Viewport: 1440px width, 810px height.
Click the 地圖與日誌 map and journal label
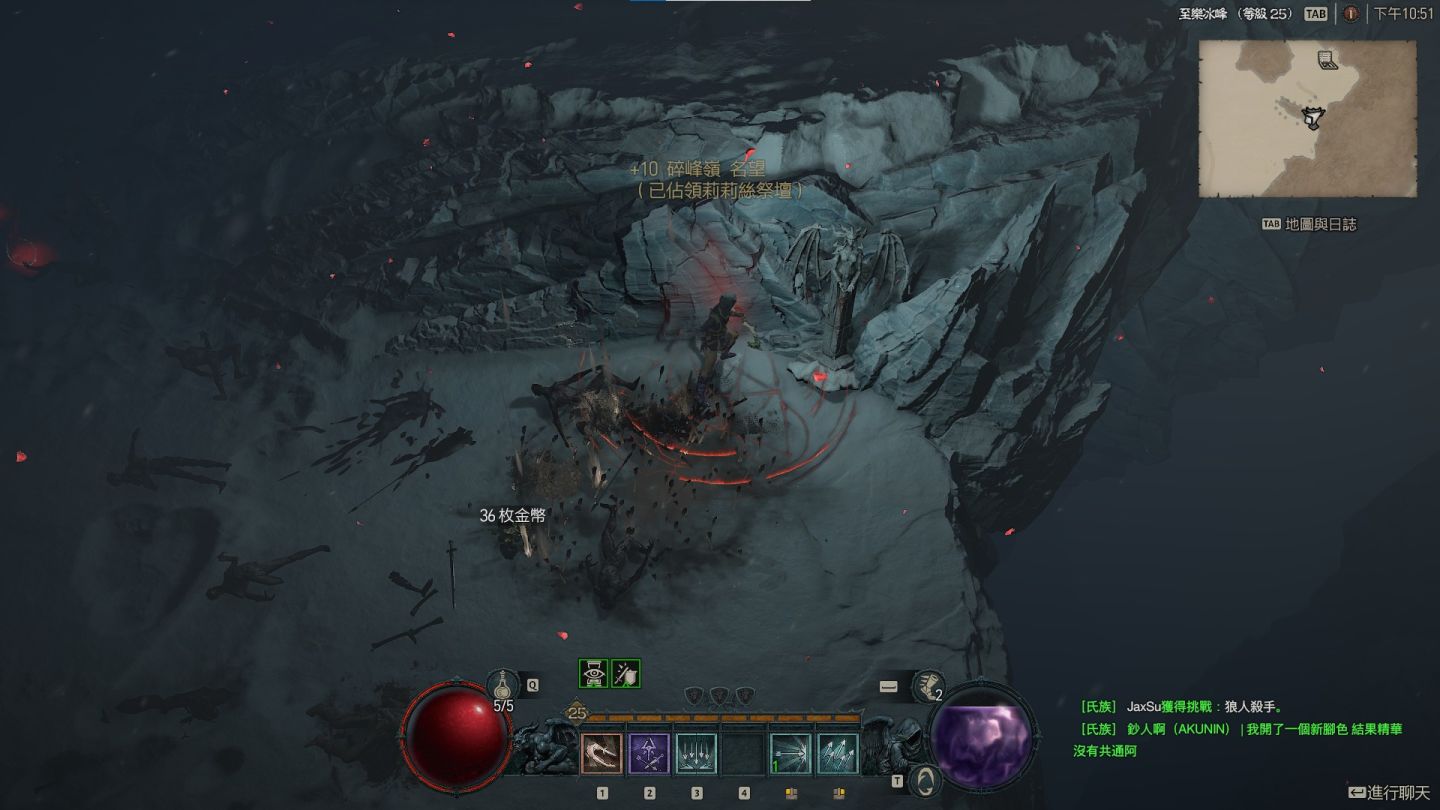pyautogui.click(x=1320, y=225)
